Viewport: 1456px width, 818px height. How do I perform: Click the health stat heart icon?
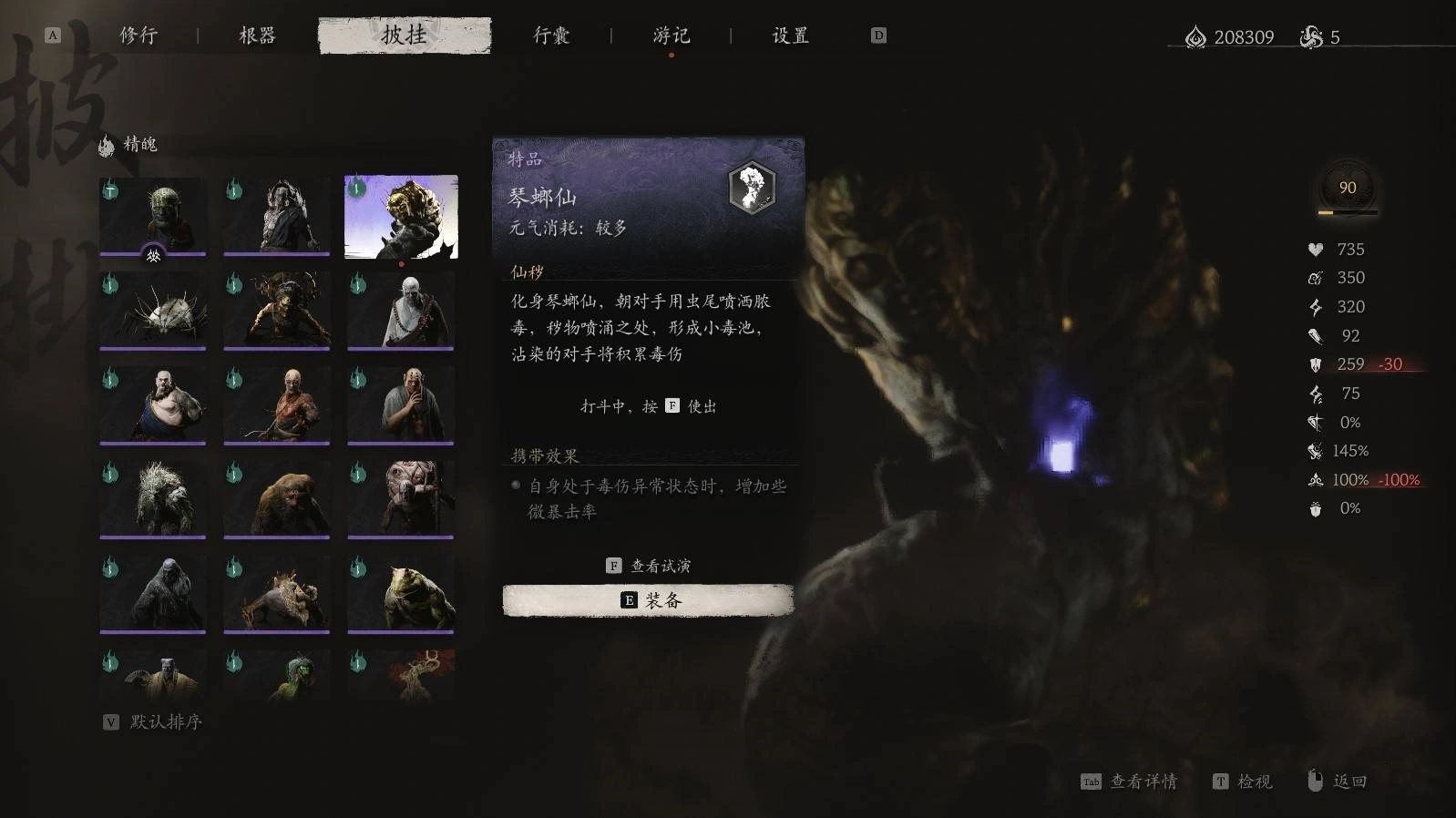coord(1314,249)
